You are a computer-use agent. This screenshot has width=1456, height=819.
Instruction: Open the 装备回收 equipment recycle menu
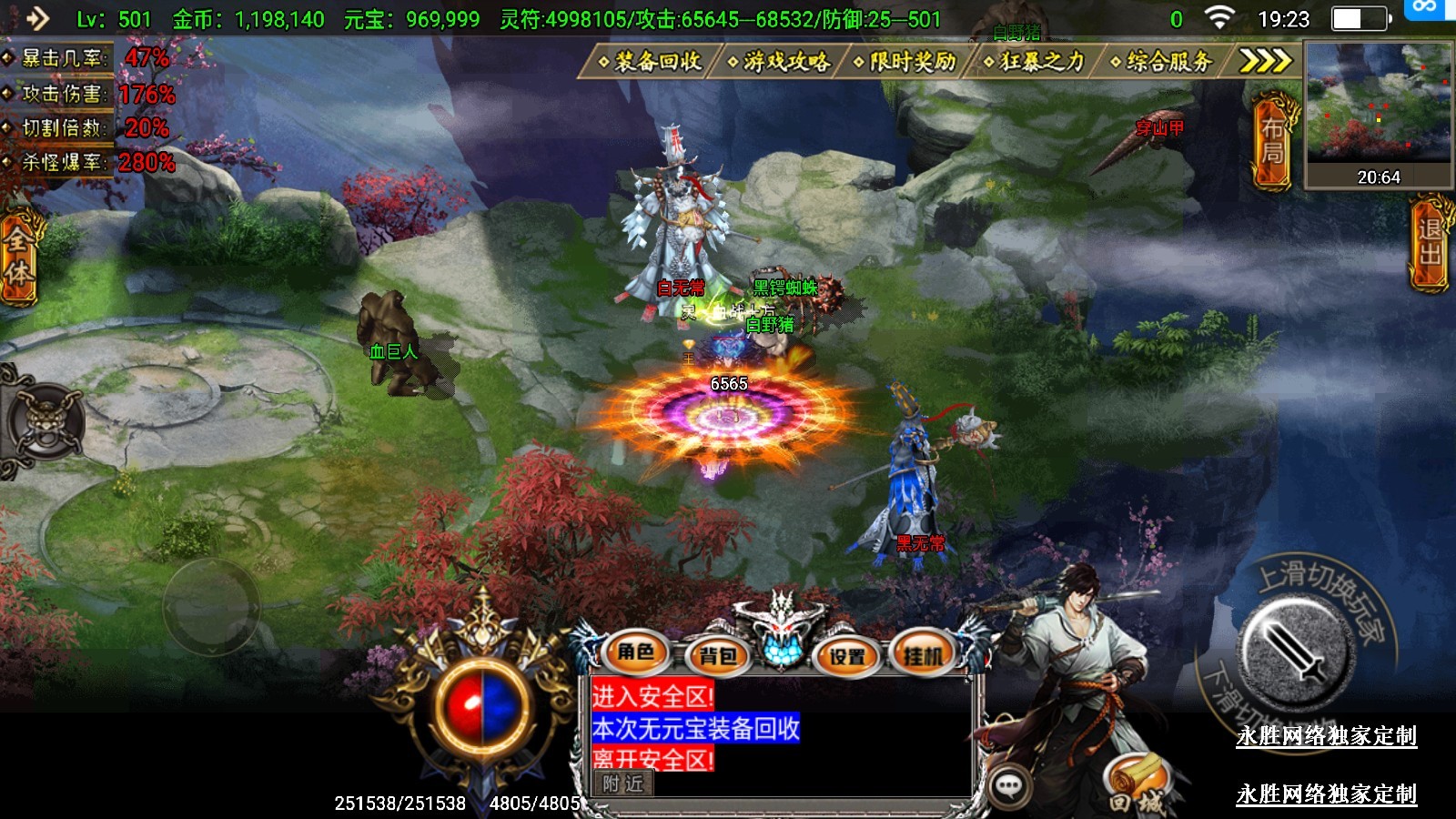[650, 61]
